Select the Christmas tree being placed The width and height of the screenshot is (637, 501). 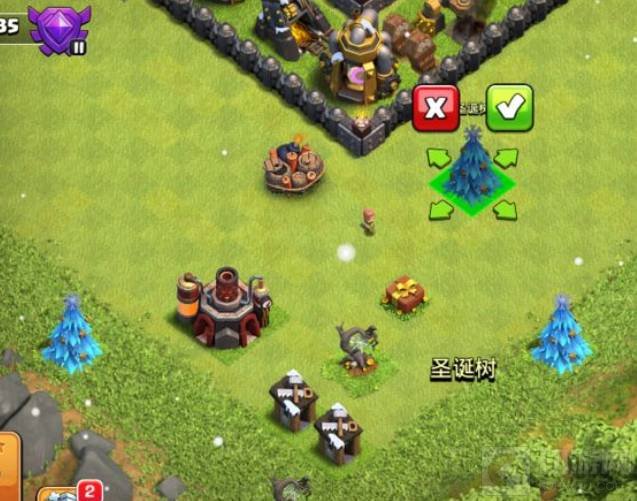point(471,170)
